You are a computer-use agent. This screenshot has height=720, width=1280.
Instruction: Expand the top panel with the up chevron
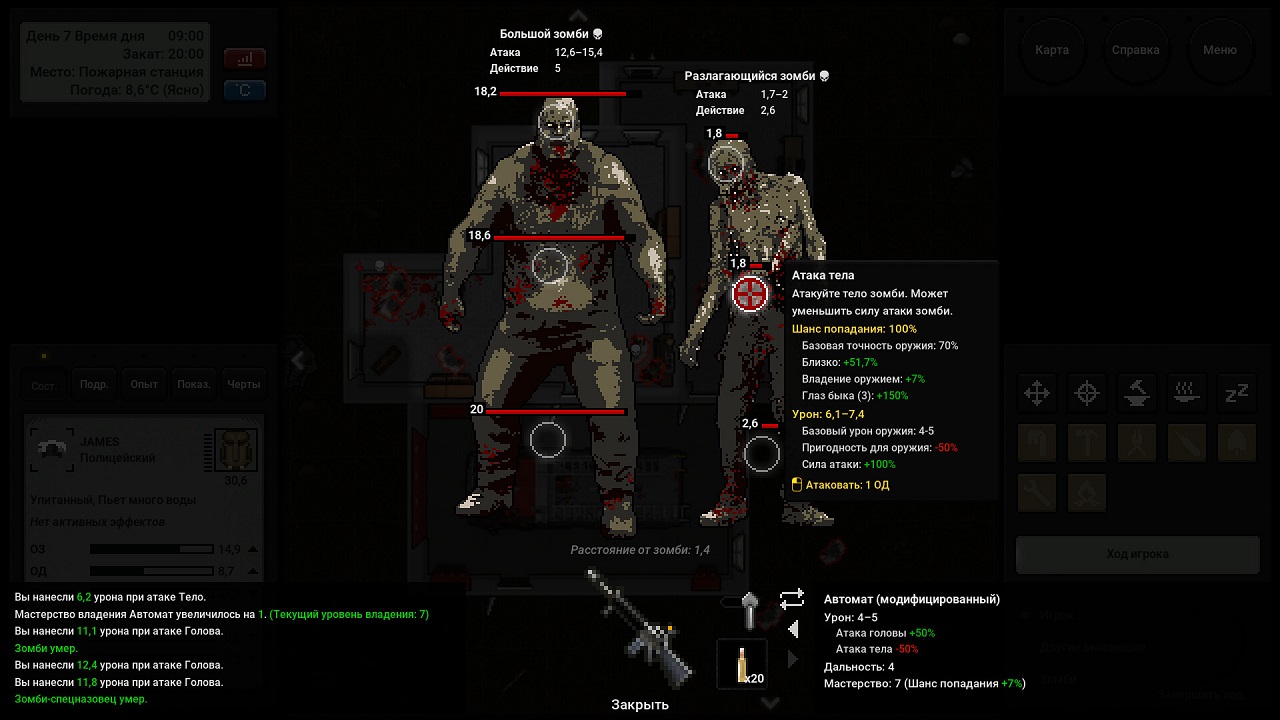578,16
